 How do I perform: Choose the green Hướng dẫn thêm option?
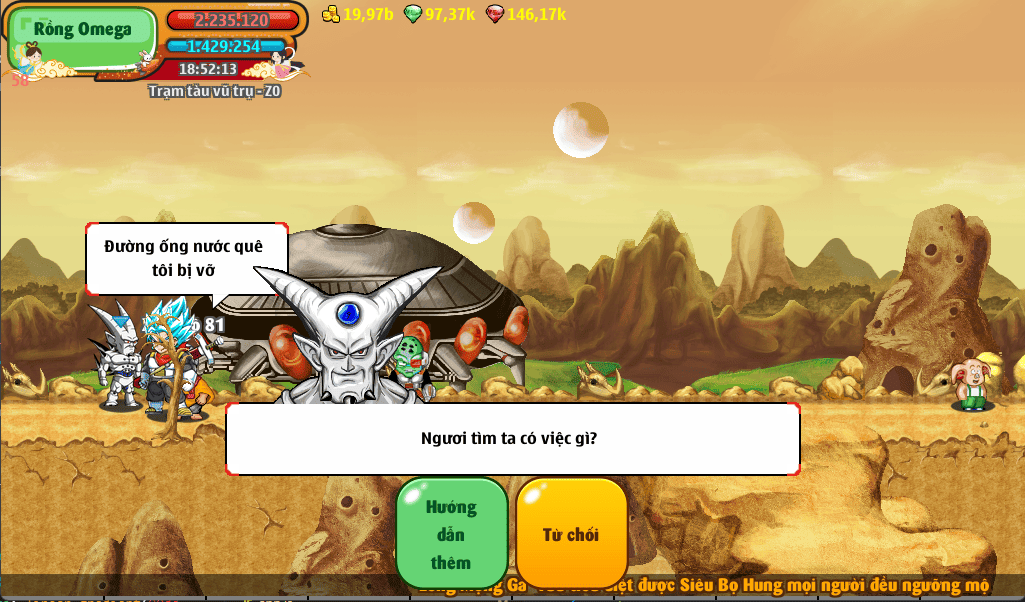(x=452, y=534)
